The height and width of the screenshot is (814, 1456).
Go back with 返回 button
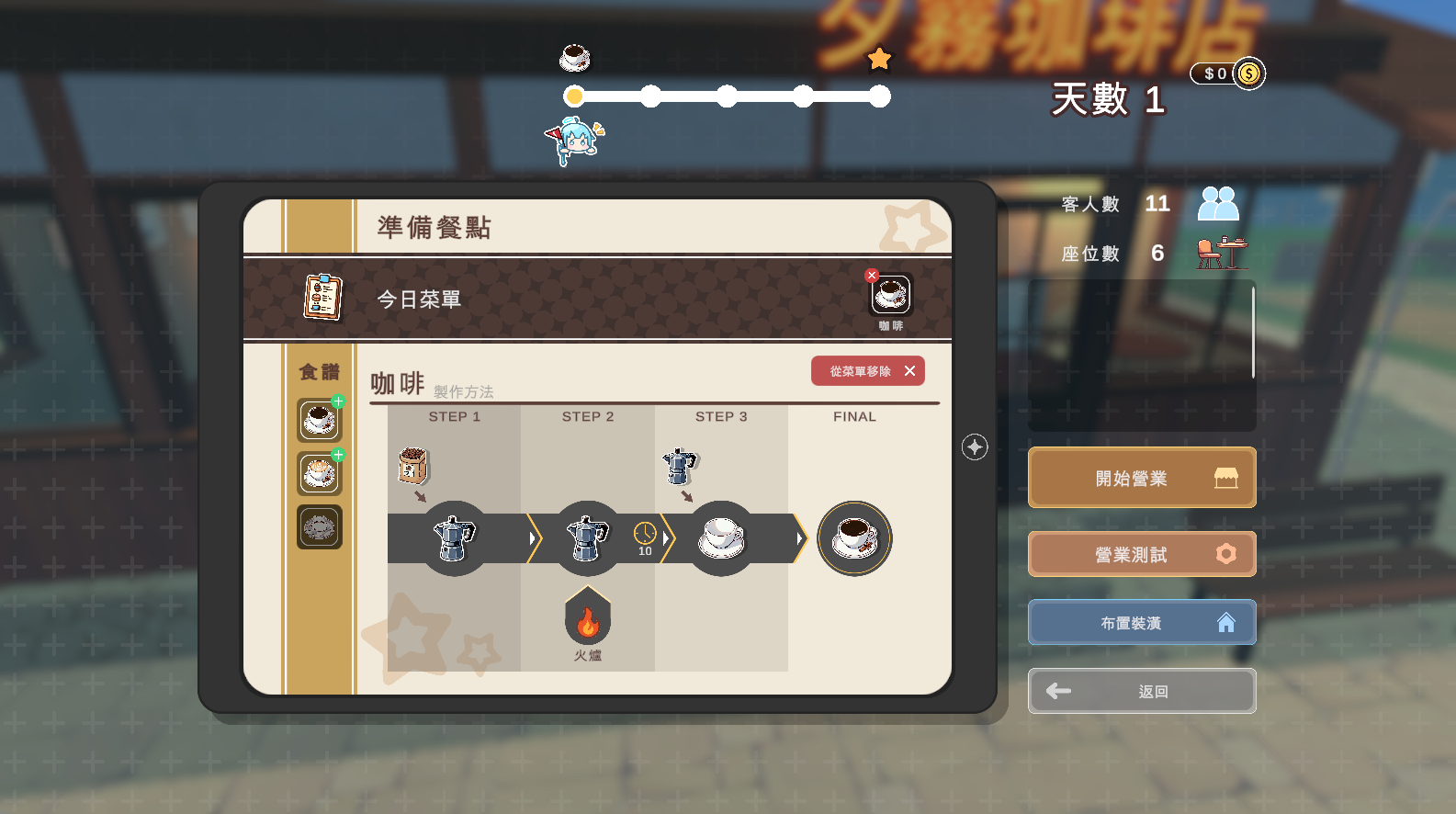pos(1141,691)
